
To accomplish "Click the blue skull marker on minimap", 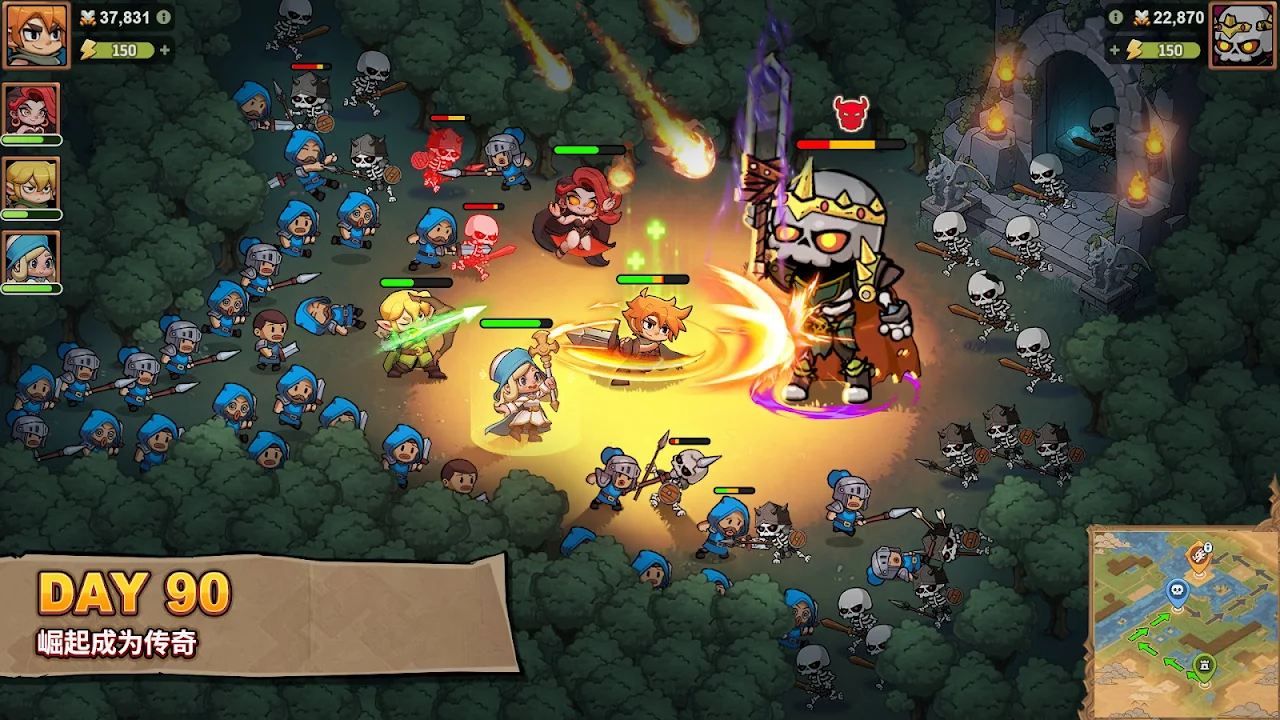I will (x=1177, y=591).
